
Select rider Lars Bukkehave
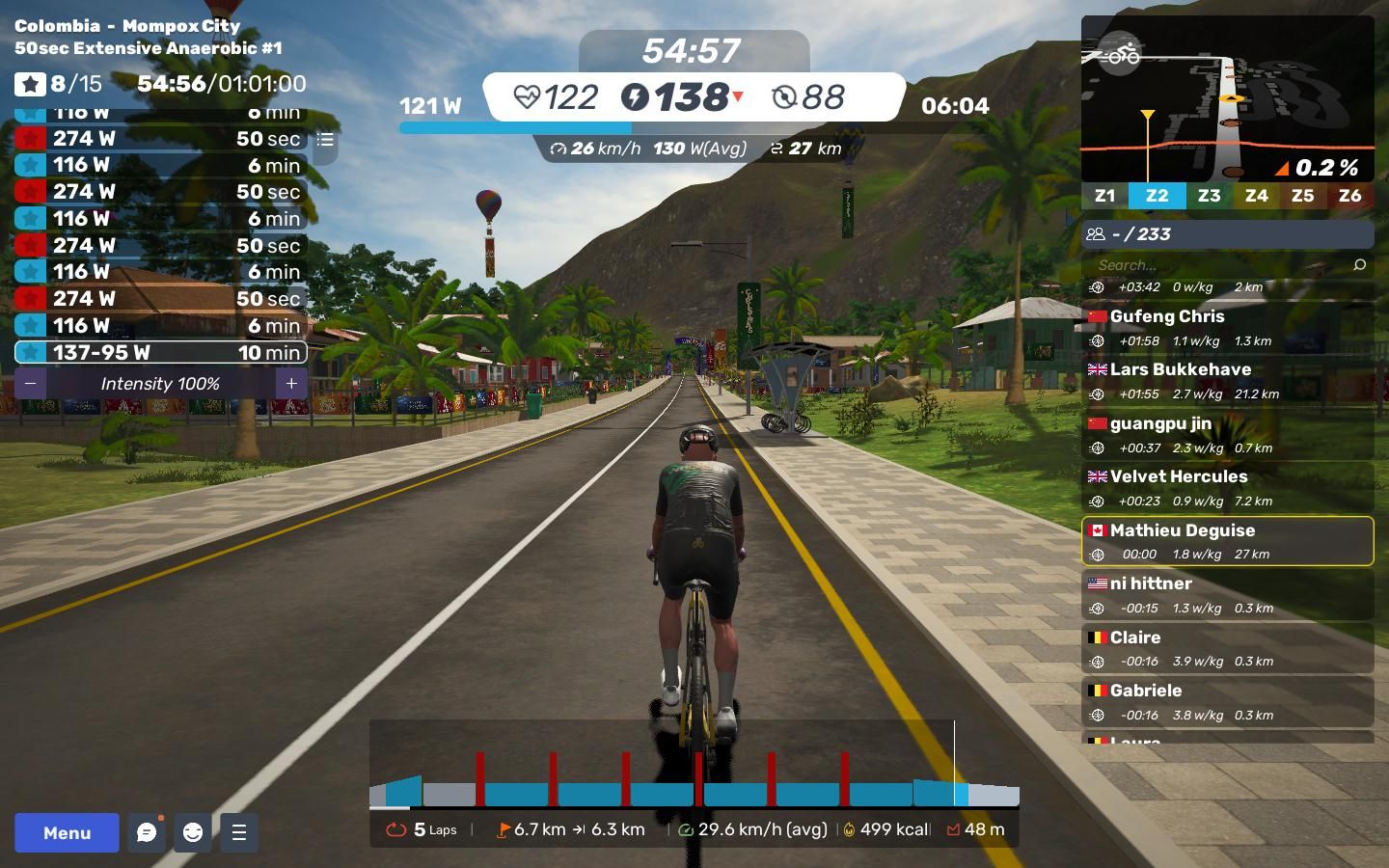(x=1227, y=381)
